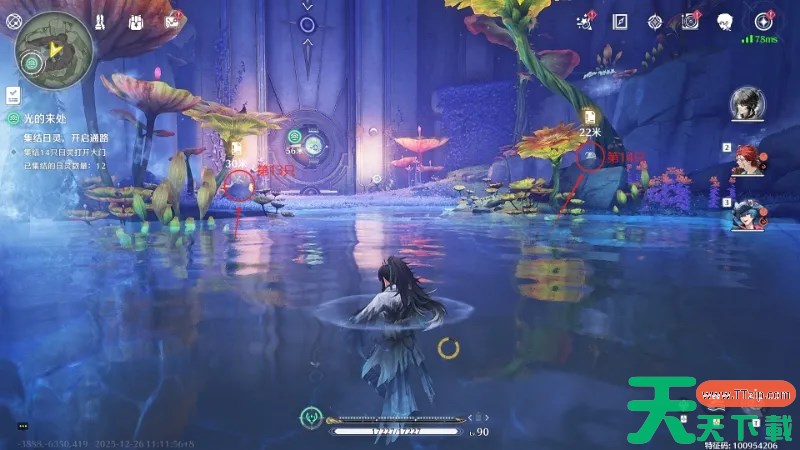Select the green quest marker on door
The image size is (800, 450).
(x=295, y=136)
